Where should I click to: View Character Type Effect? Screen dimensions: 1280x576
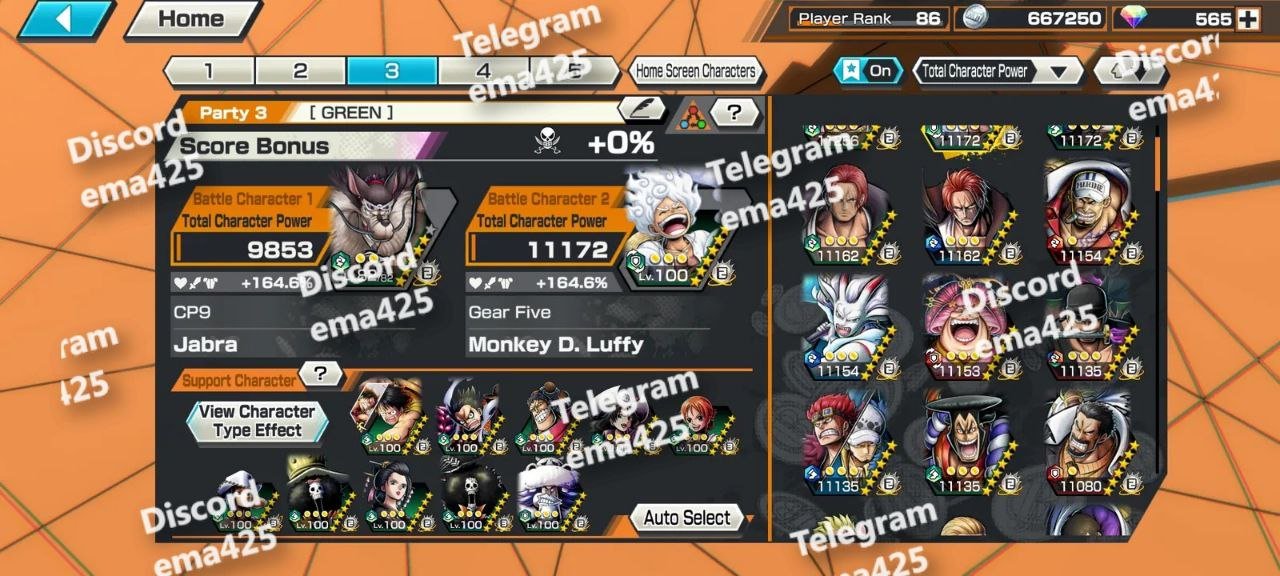[x=257, y=421]
